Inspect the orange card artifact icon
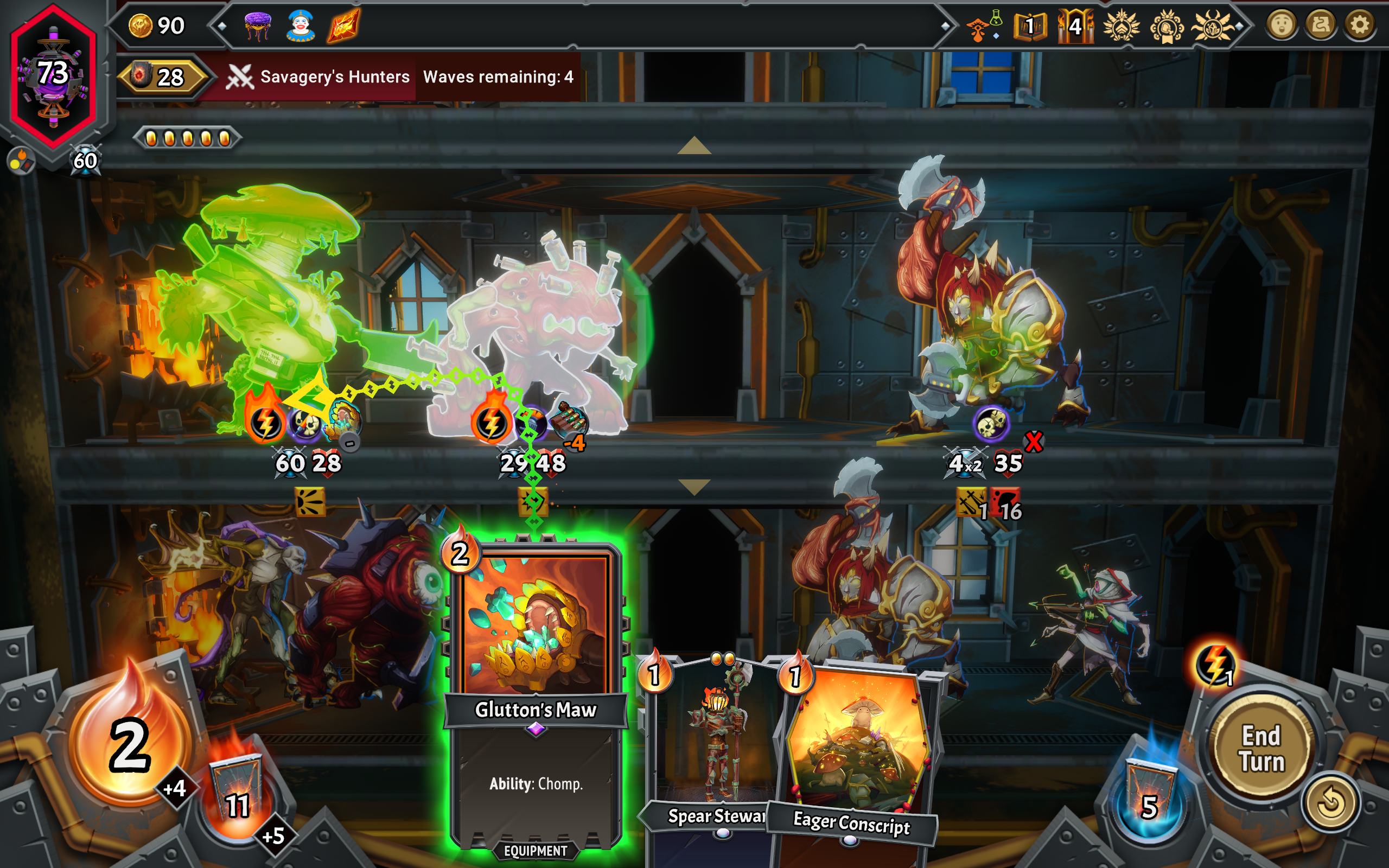Image resolution: width=1389 pixels, height=868 pixels. click(344, 27)
